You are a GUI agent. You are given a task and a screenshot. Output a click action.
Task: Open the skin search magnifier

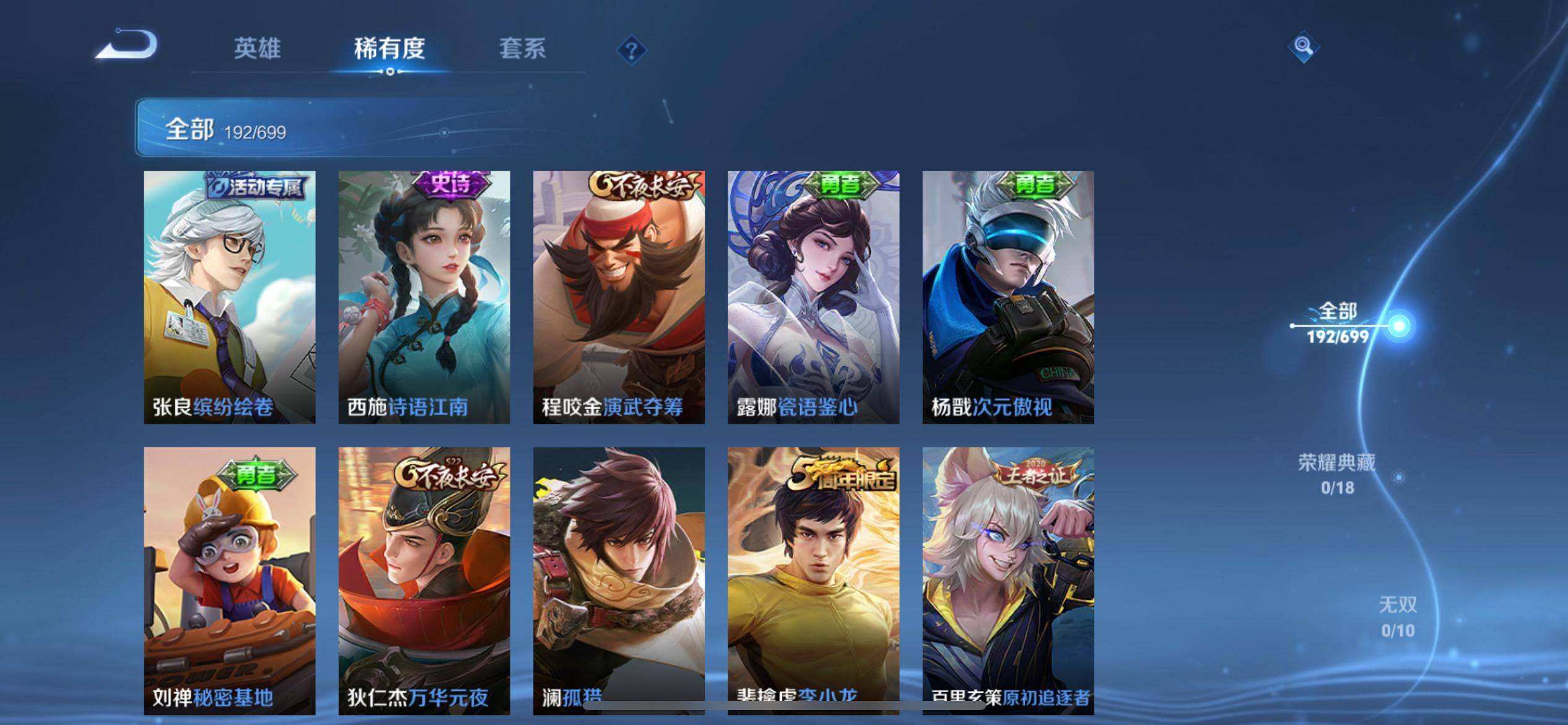click(x=1303, y=46)
